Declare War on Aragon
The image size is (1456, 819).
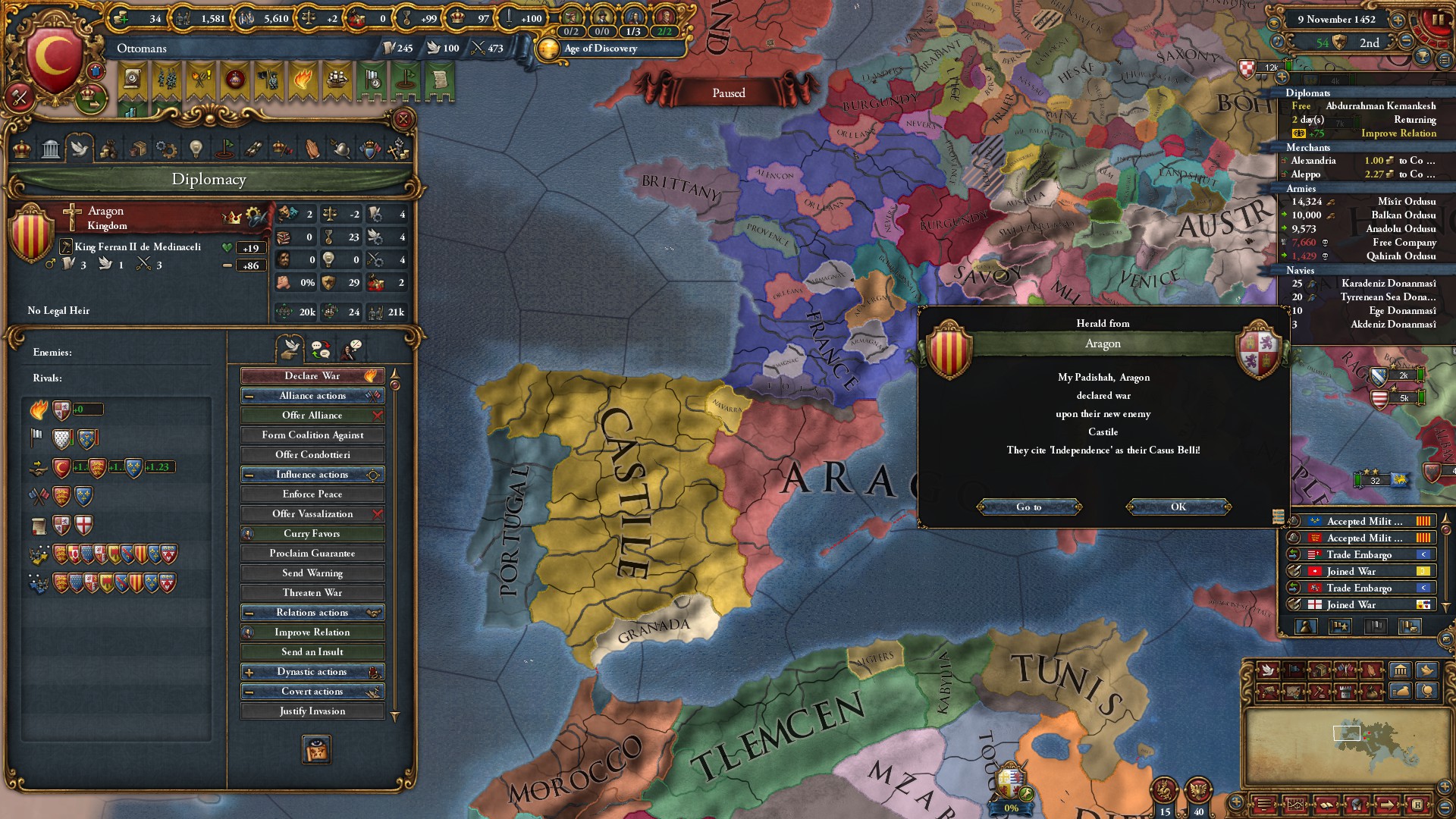click(x=312, y=375)
